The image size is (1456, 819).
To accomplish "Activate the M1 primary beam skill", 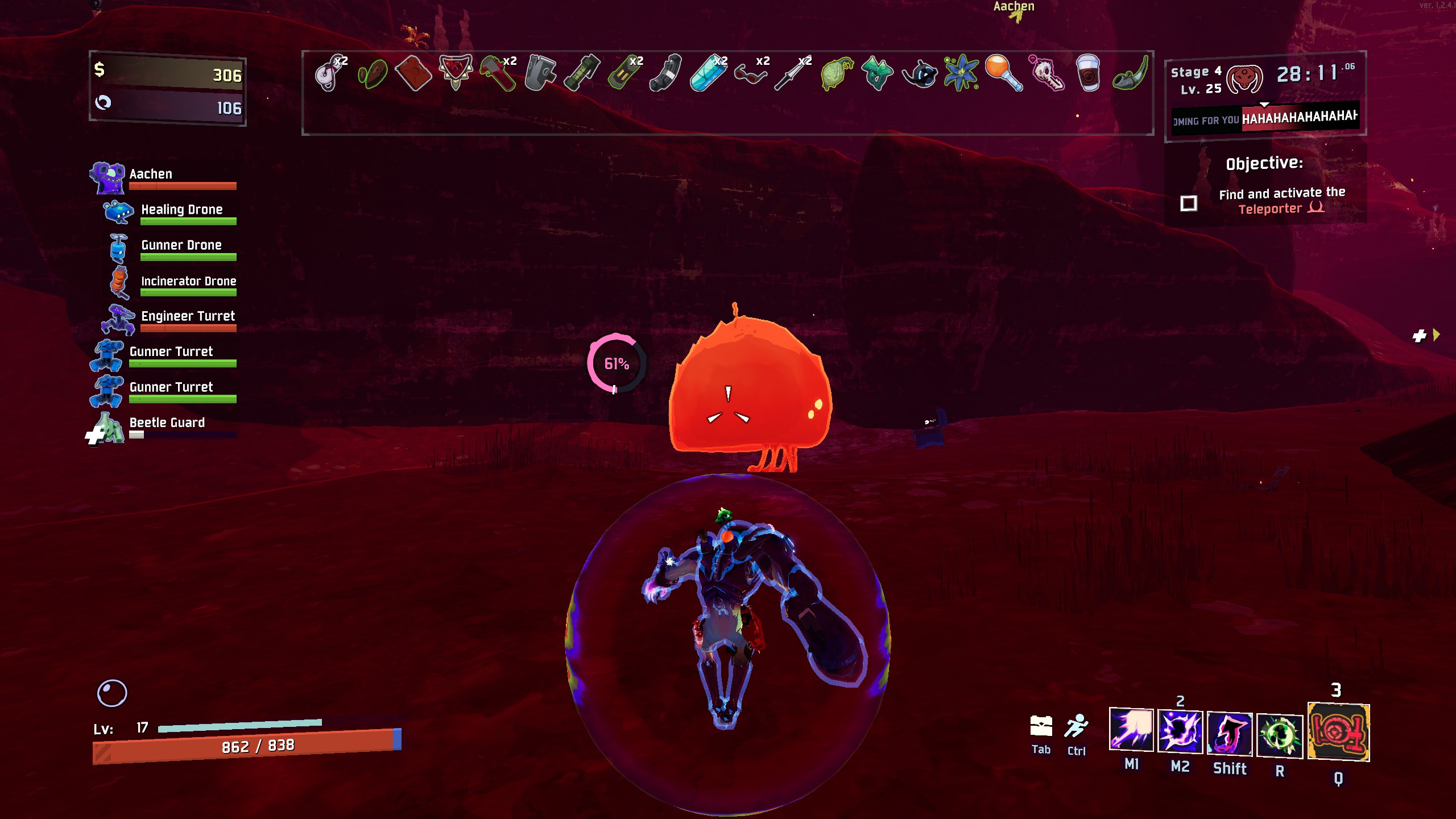I will (1131, 730).
